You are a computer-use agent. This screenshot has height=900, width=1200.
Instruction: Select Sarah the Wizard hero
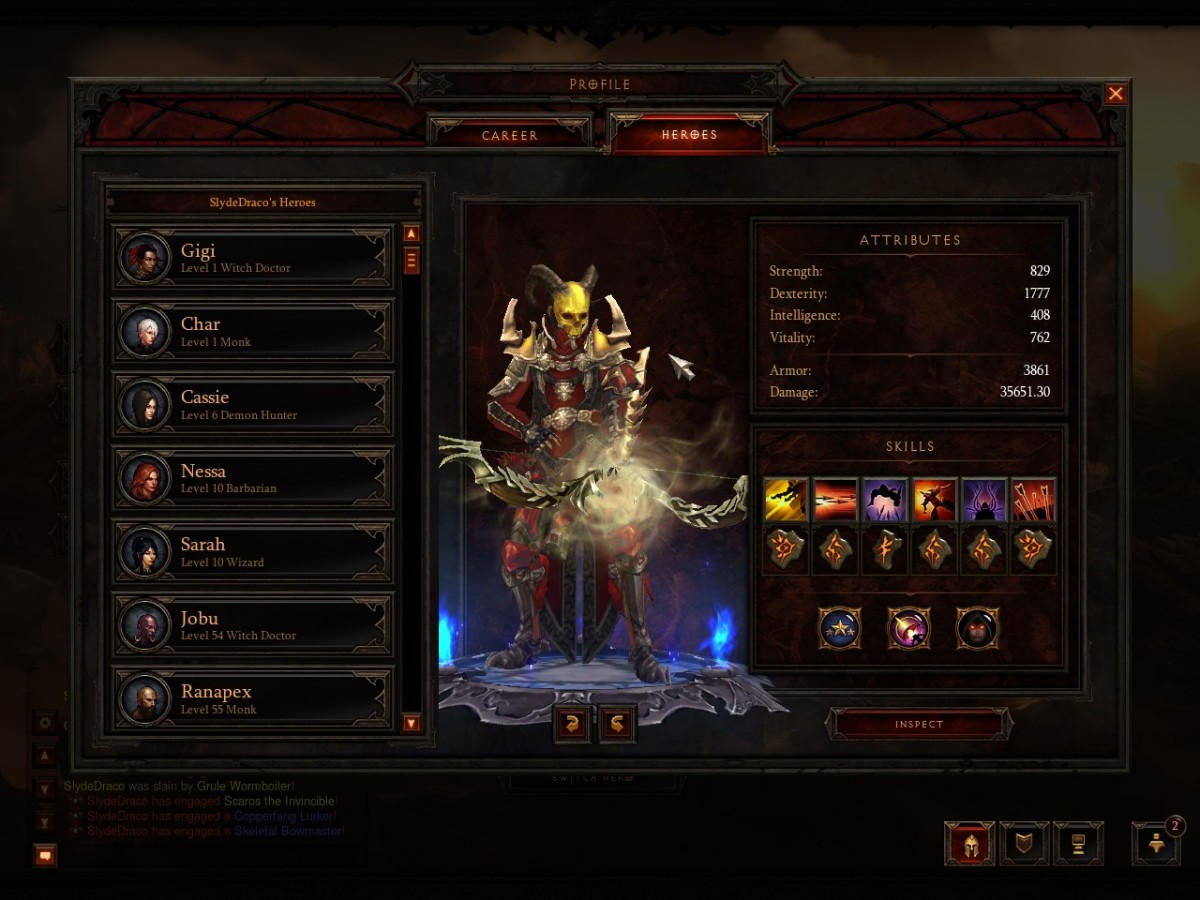[252, 552]
